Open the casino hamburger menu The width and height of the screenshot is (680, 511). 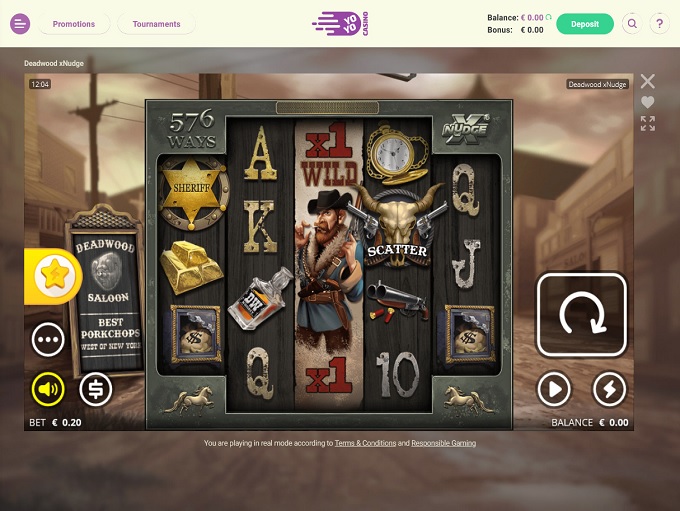[x=20, y=24]
